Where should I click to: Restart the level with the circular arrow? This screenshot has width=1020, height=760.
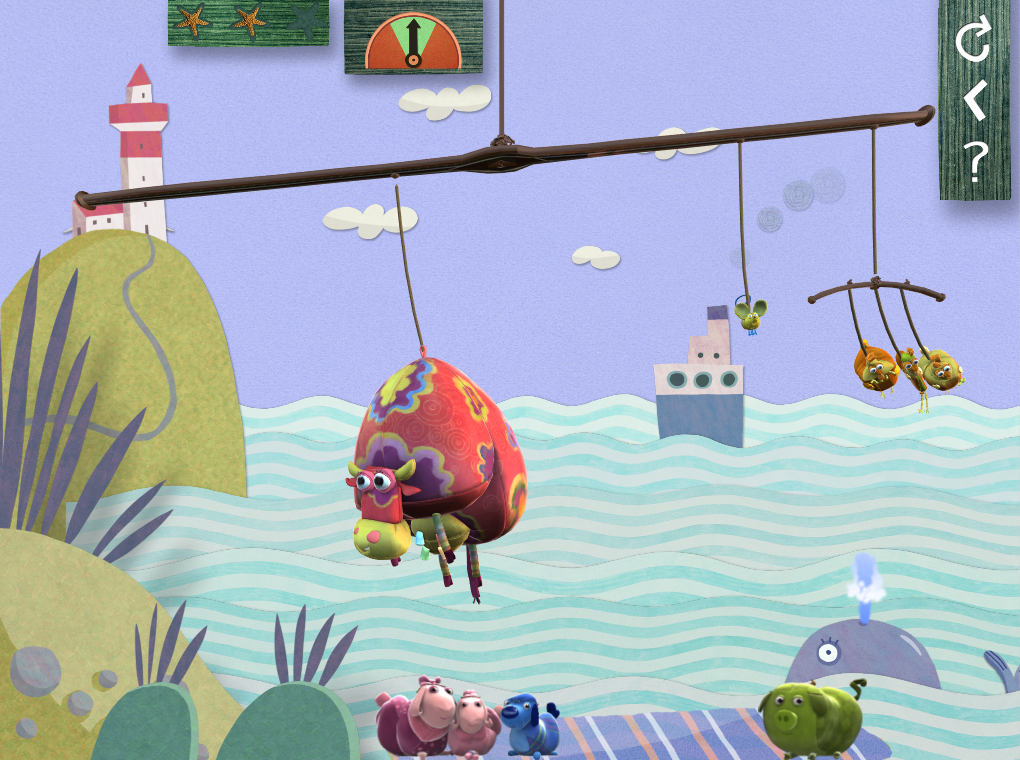[x=973, y=41]
